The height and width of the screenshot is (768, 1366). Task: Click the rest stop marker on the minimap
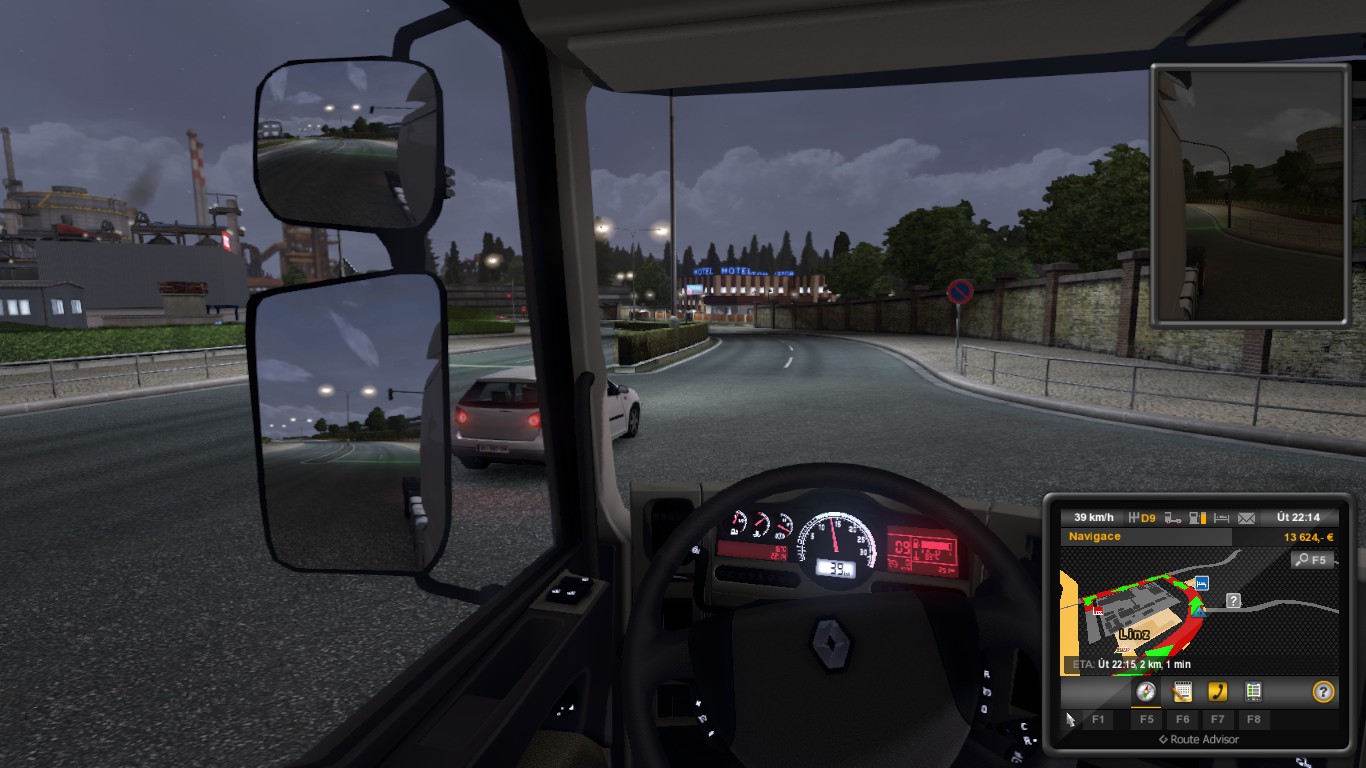tap(1200, 583)
